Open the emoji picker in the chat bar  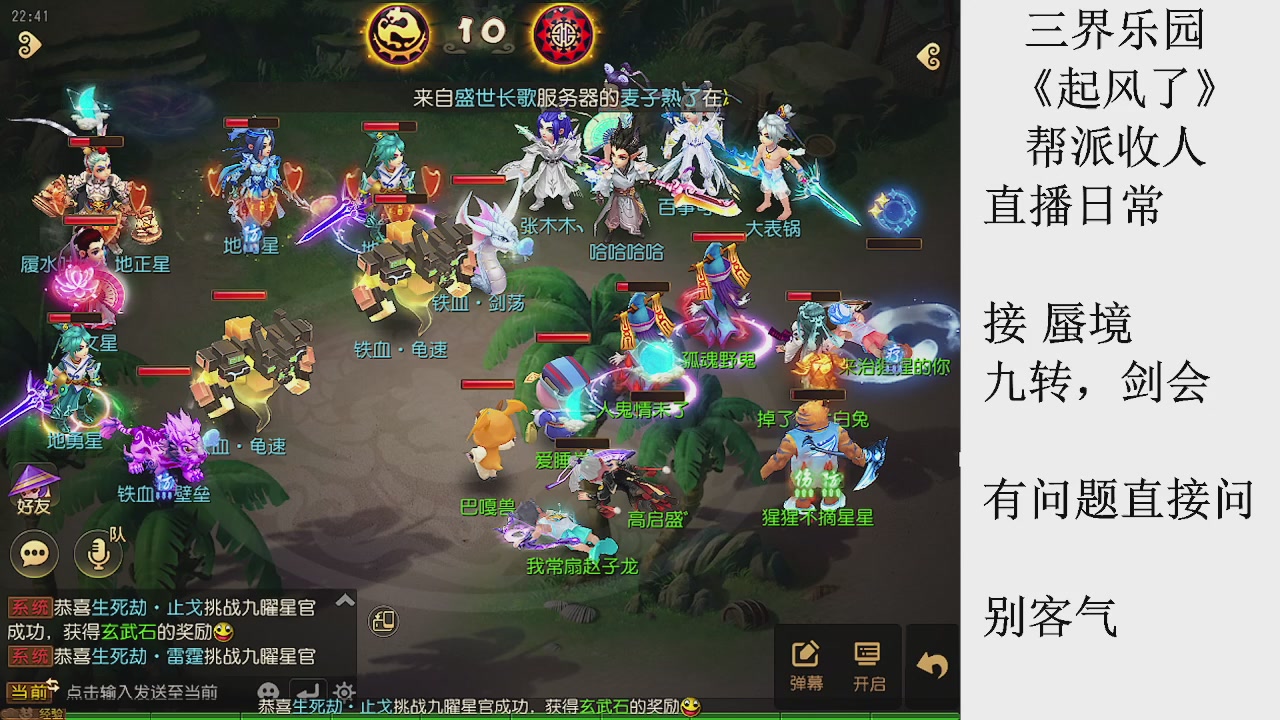click(x=267, y=692)
